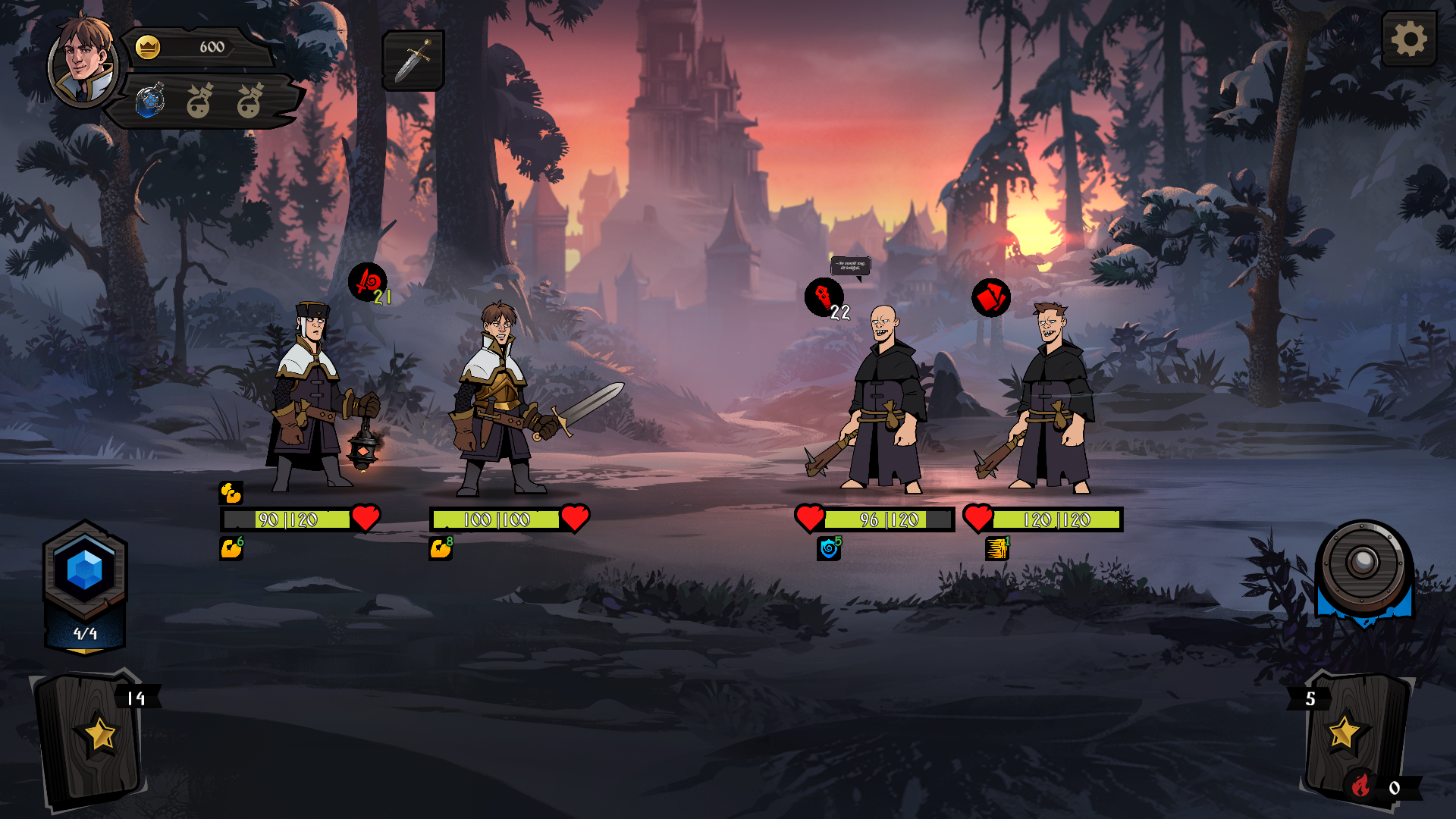View the blue swirl status on the bald enemy
The image size is (1456, 819).
829,548
